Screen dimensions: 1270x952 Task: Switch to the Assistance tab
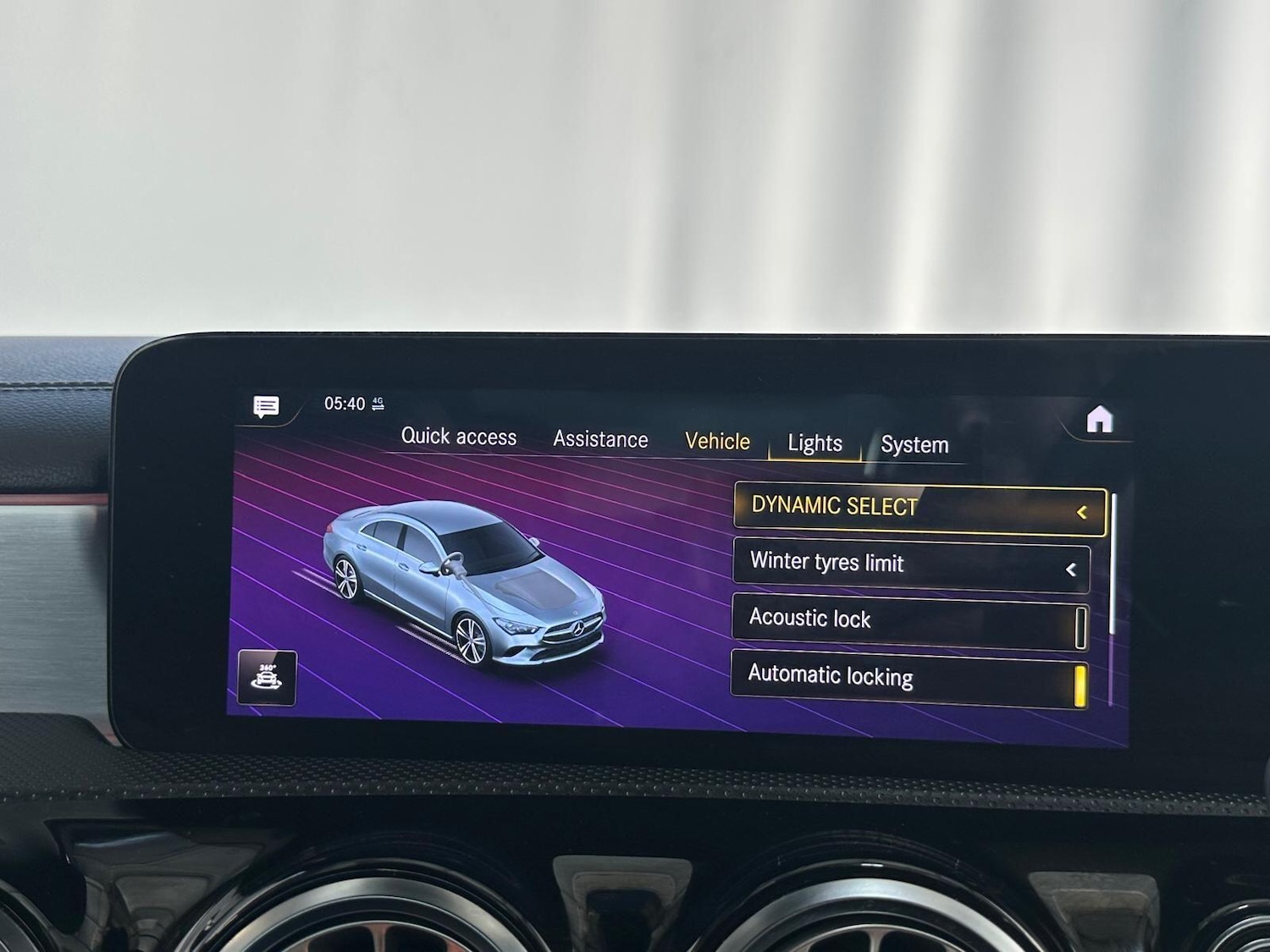(x=600, y=439)
